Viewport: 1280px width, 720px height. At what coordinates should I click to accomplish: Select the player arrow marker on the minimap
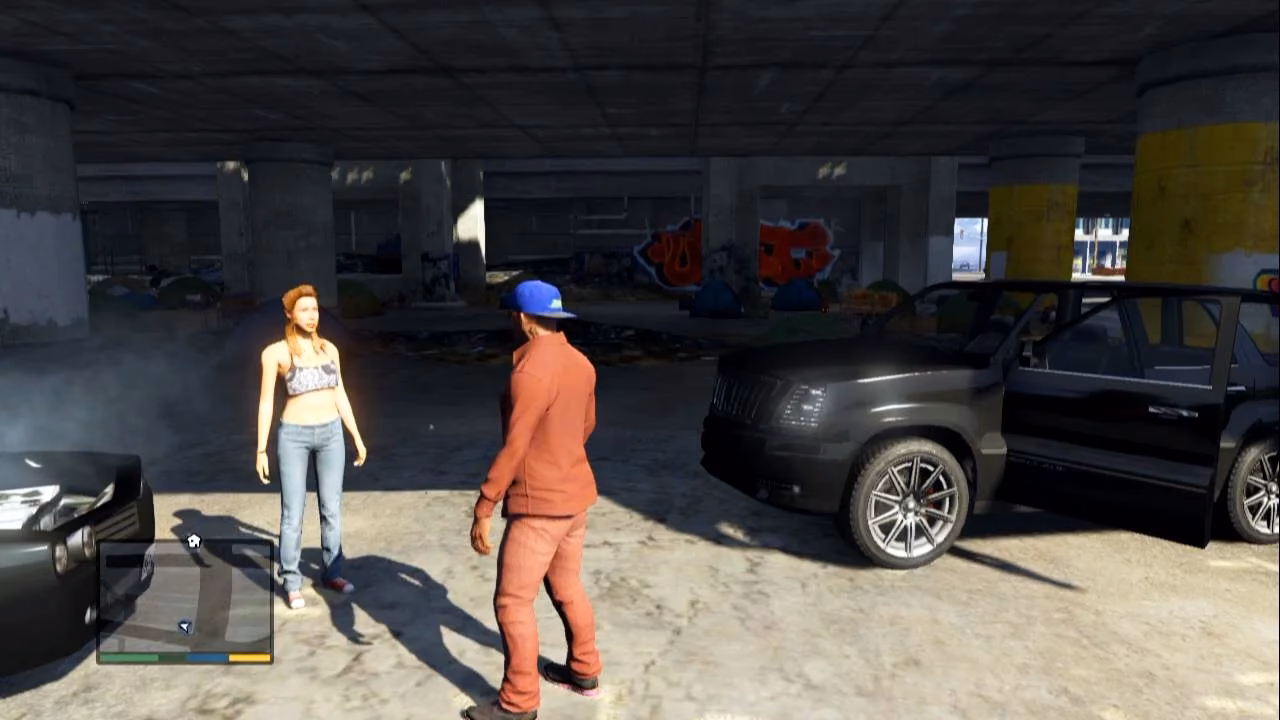(x=185, y=626)
